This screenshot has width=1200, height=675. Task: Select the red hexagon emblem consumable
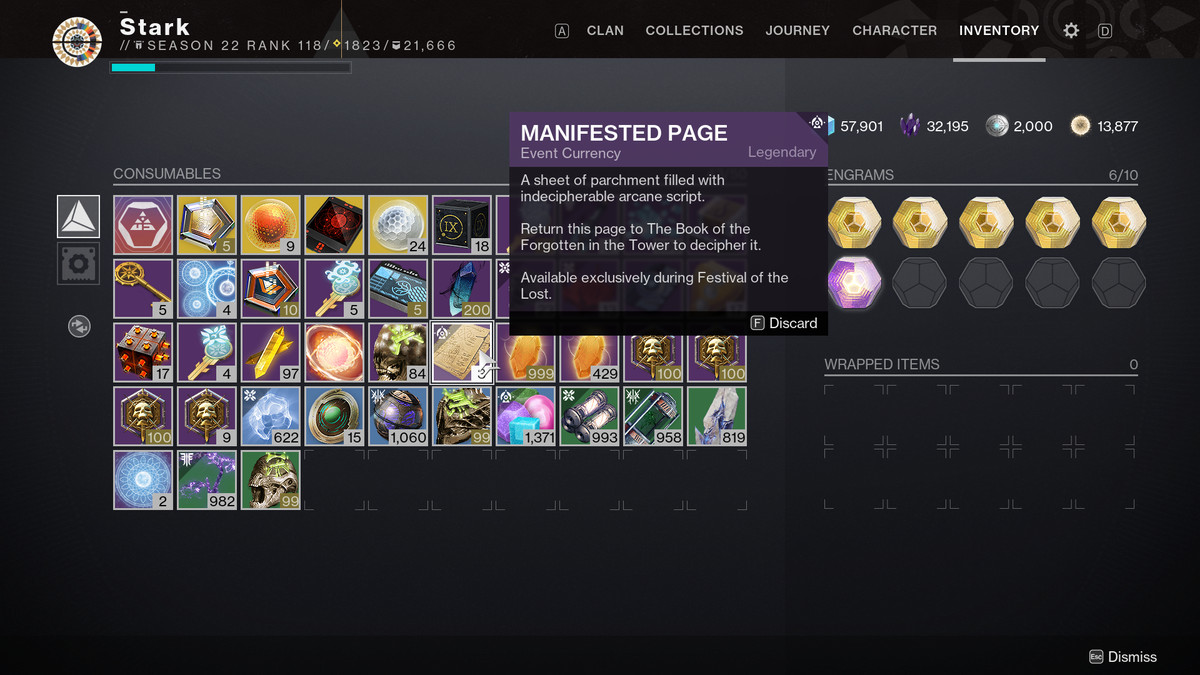tap(143, 225)
